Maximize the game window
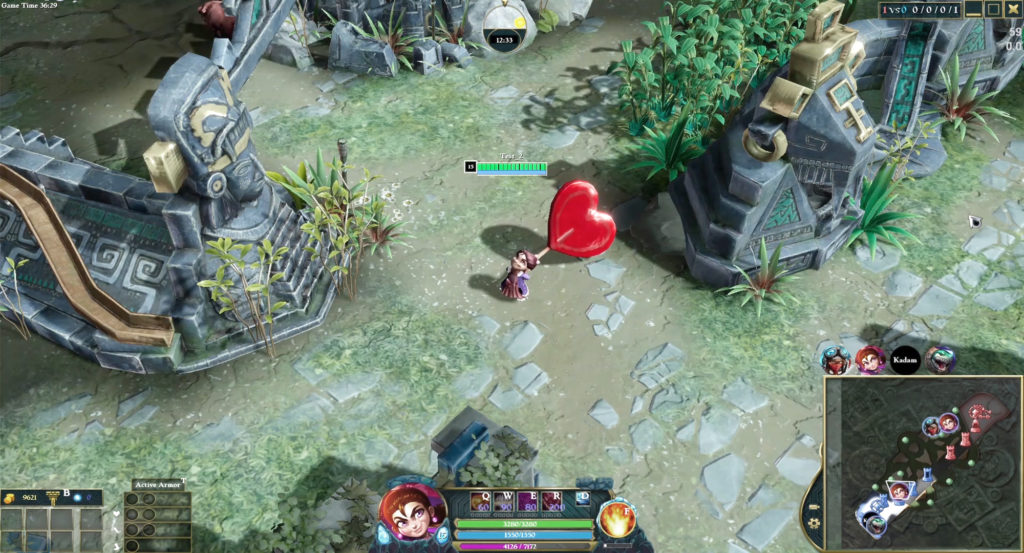 (x=994, y=10)
